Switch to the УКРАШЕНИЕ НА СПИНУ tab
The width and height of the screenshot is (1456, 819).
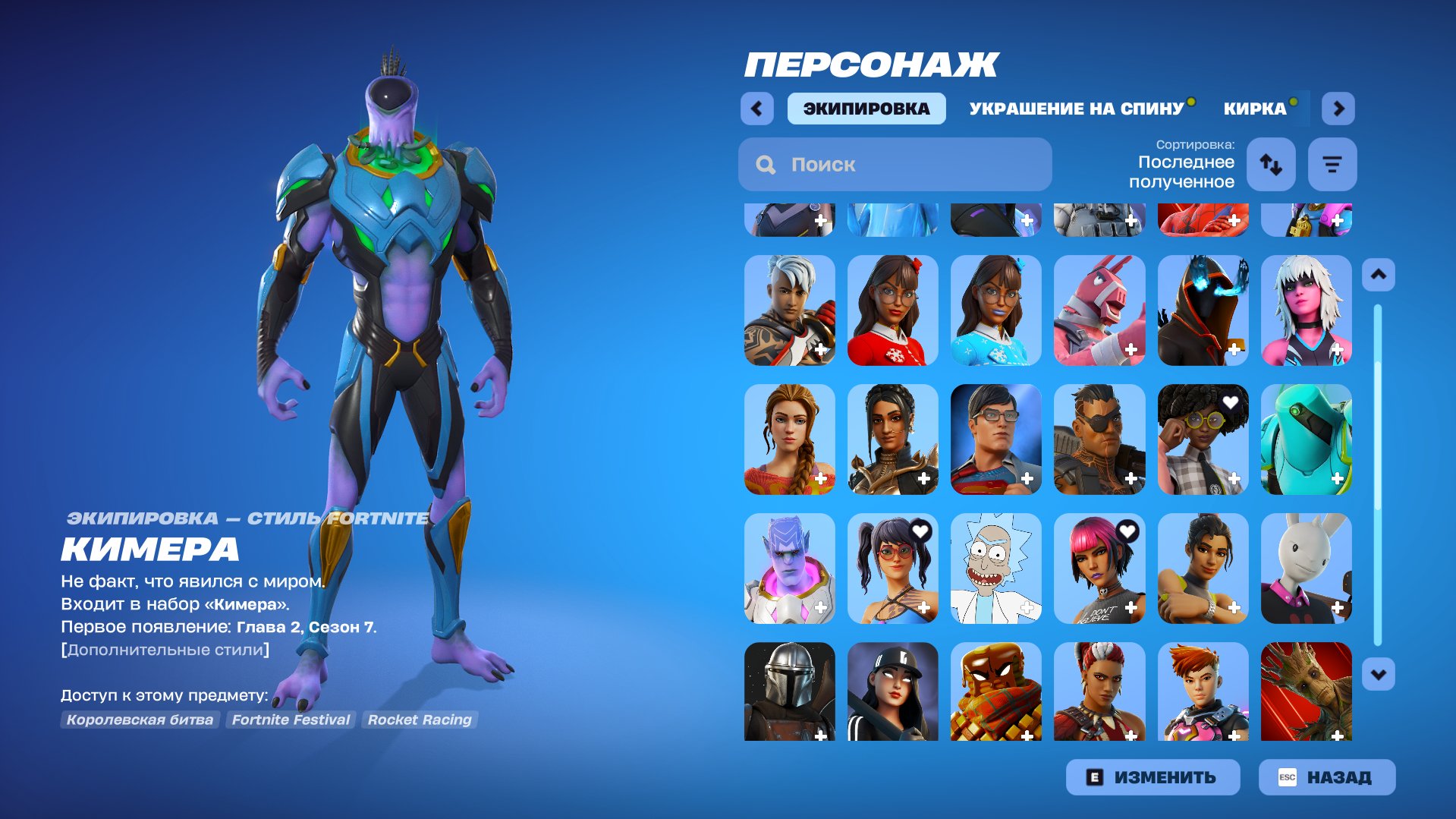click(1075, 107)
